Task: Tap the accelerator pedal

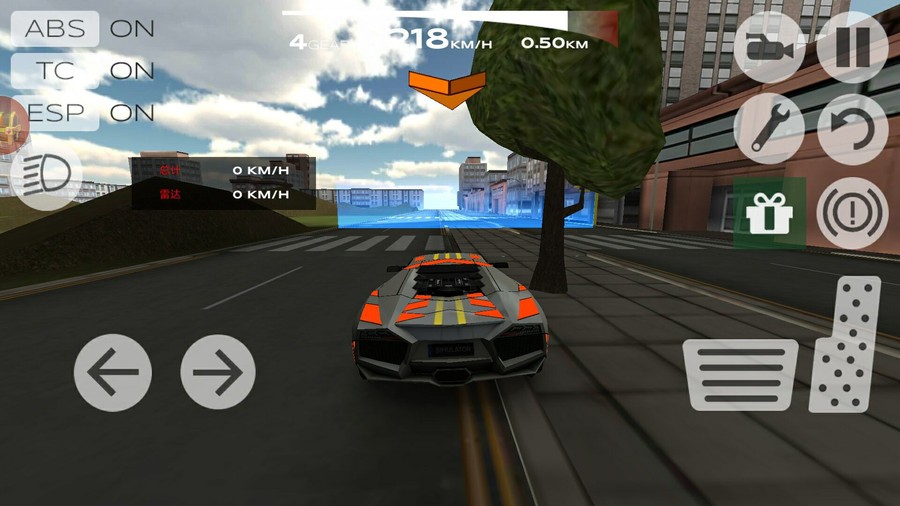Action: pyautogui.click(x=845, y=344)
